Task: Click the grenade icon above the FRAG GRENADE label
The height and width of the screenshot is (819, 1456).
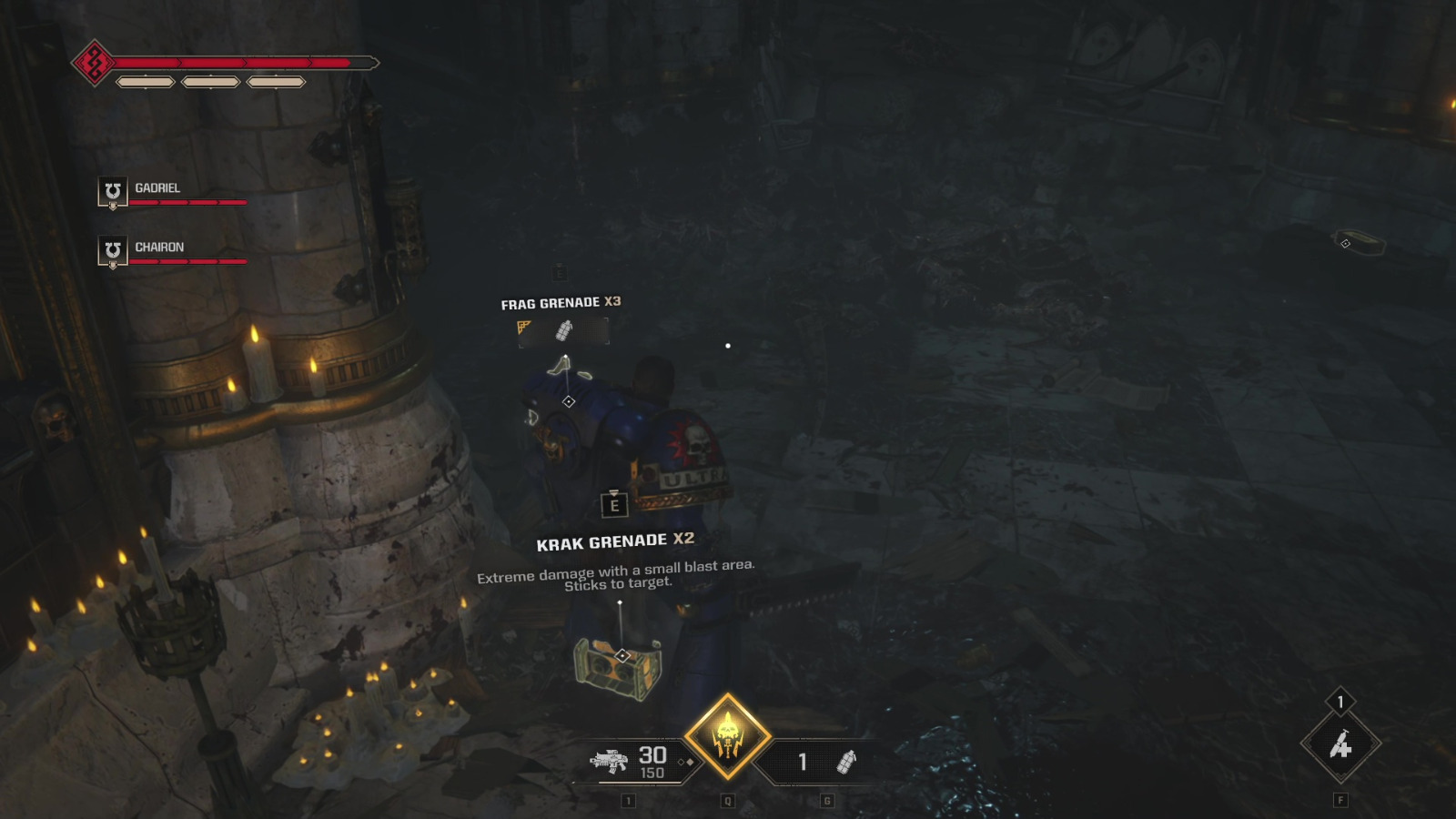Action: [x=566, y=331]
